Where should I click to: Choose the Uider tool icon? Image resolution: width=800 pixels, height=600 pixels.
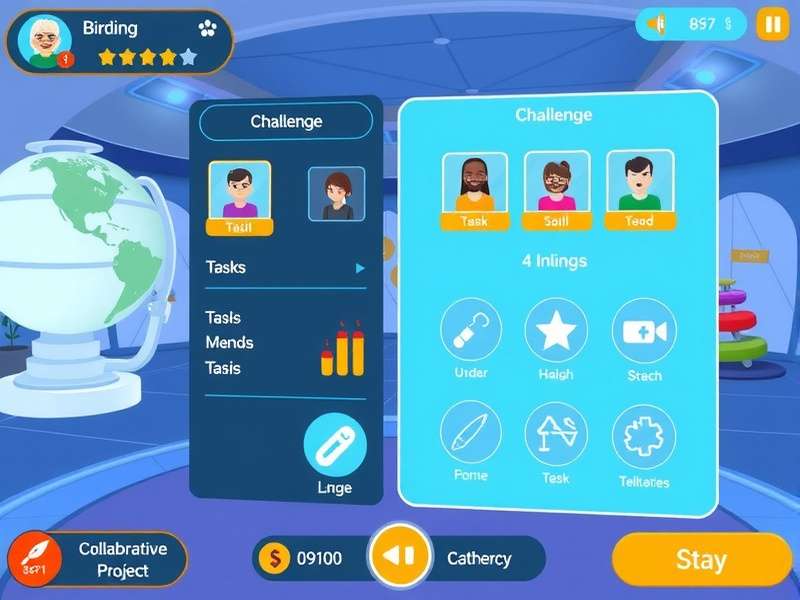[471, 330]
